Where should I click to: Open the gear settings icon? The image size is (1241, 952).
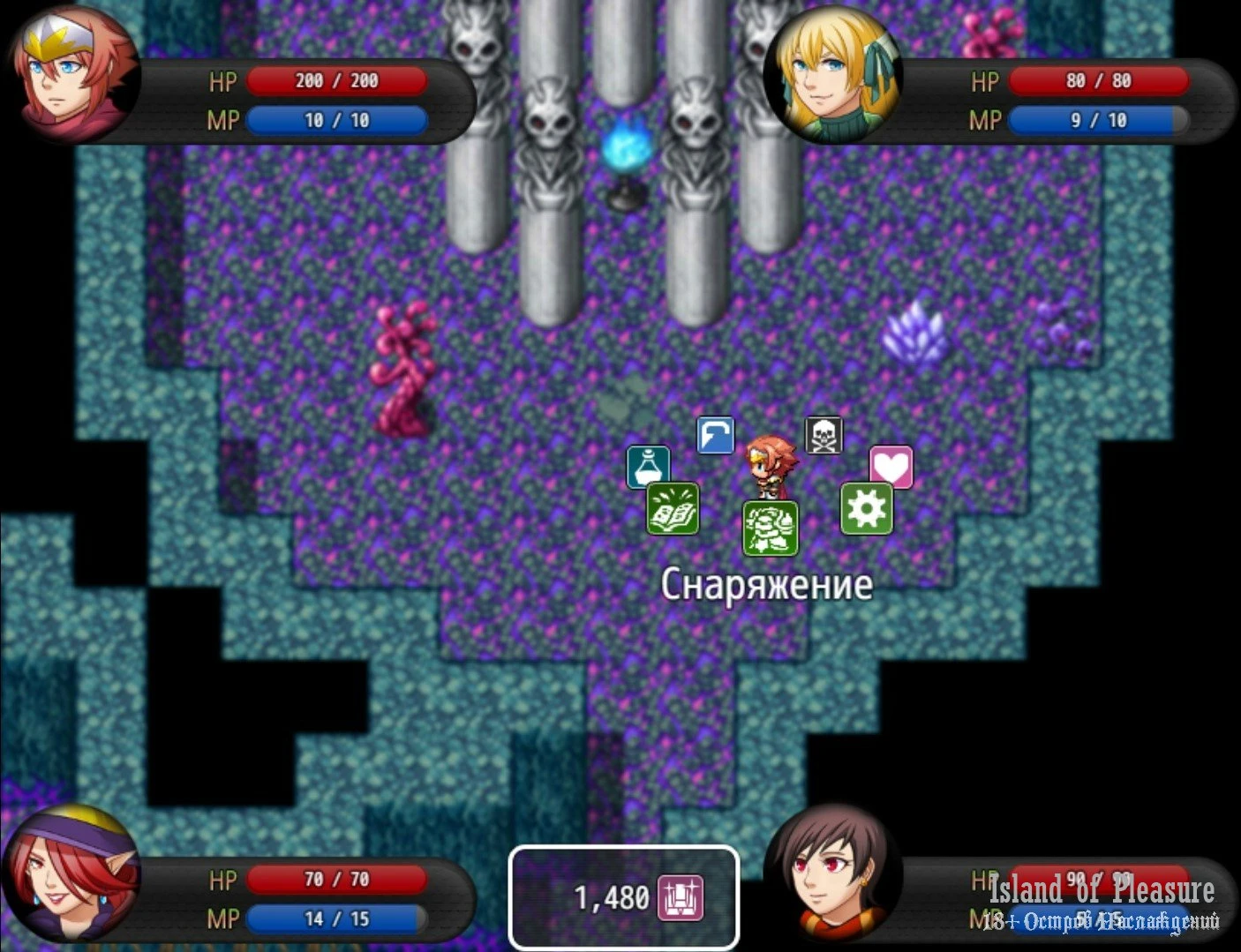[x=866, y=508]
